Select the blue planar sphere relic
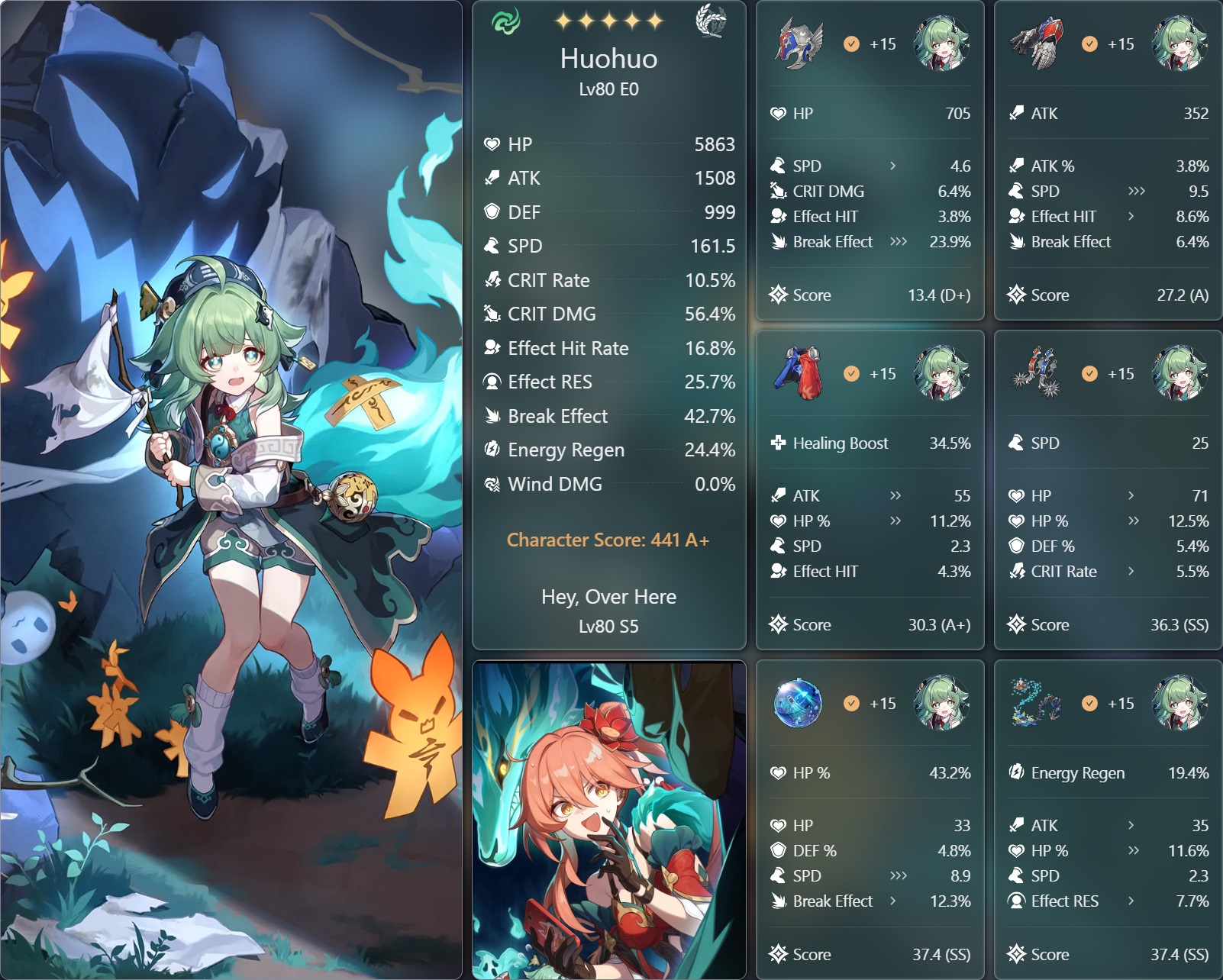The width and height of the screenshot is (1223, 980). (x=798, y=703)
